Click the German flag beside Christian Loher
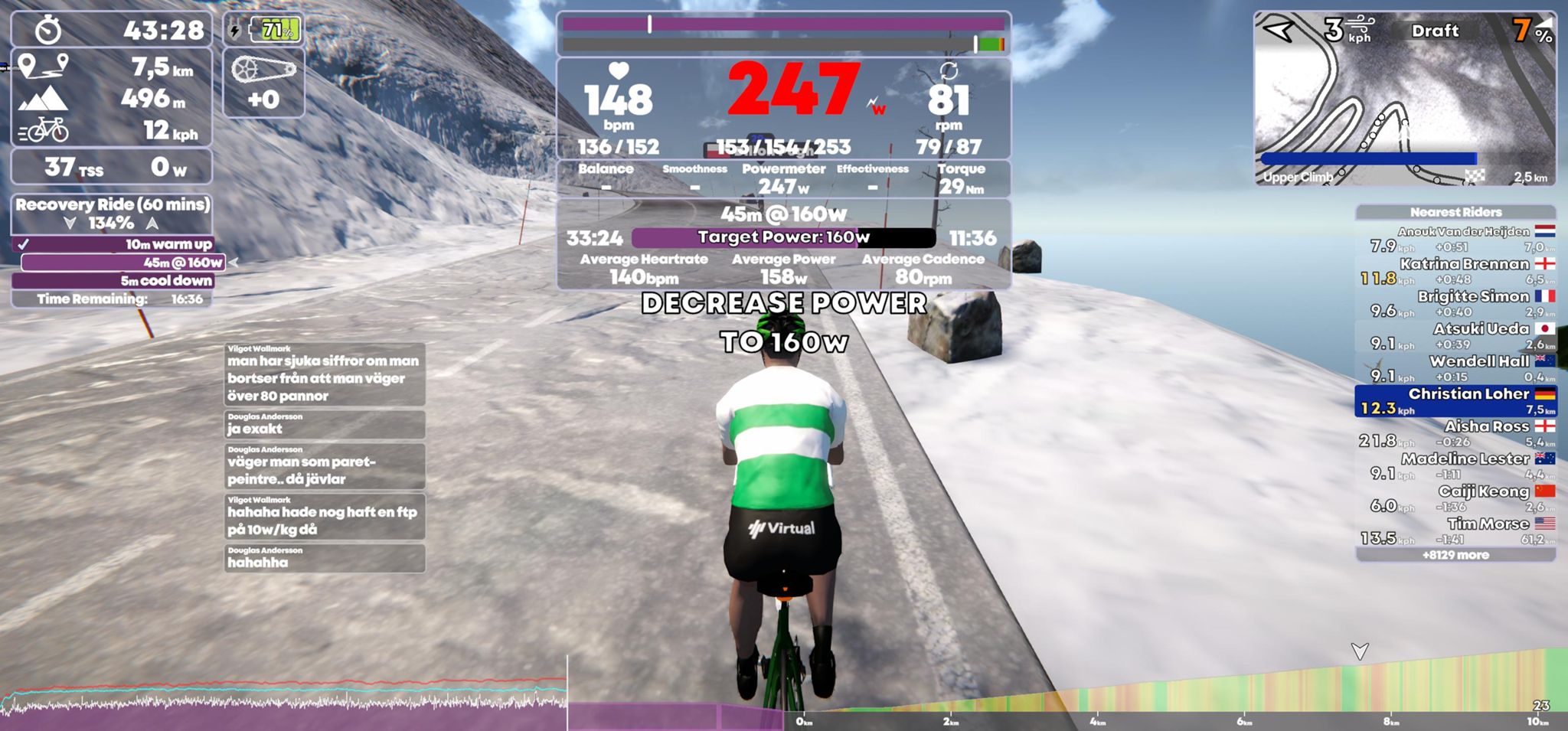This screenshot has height=731, width=1568. [x=1543, y=393]
